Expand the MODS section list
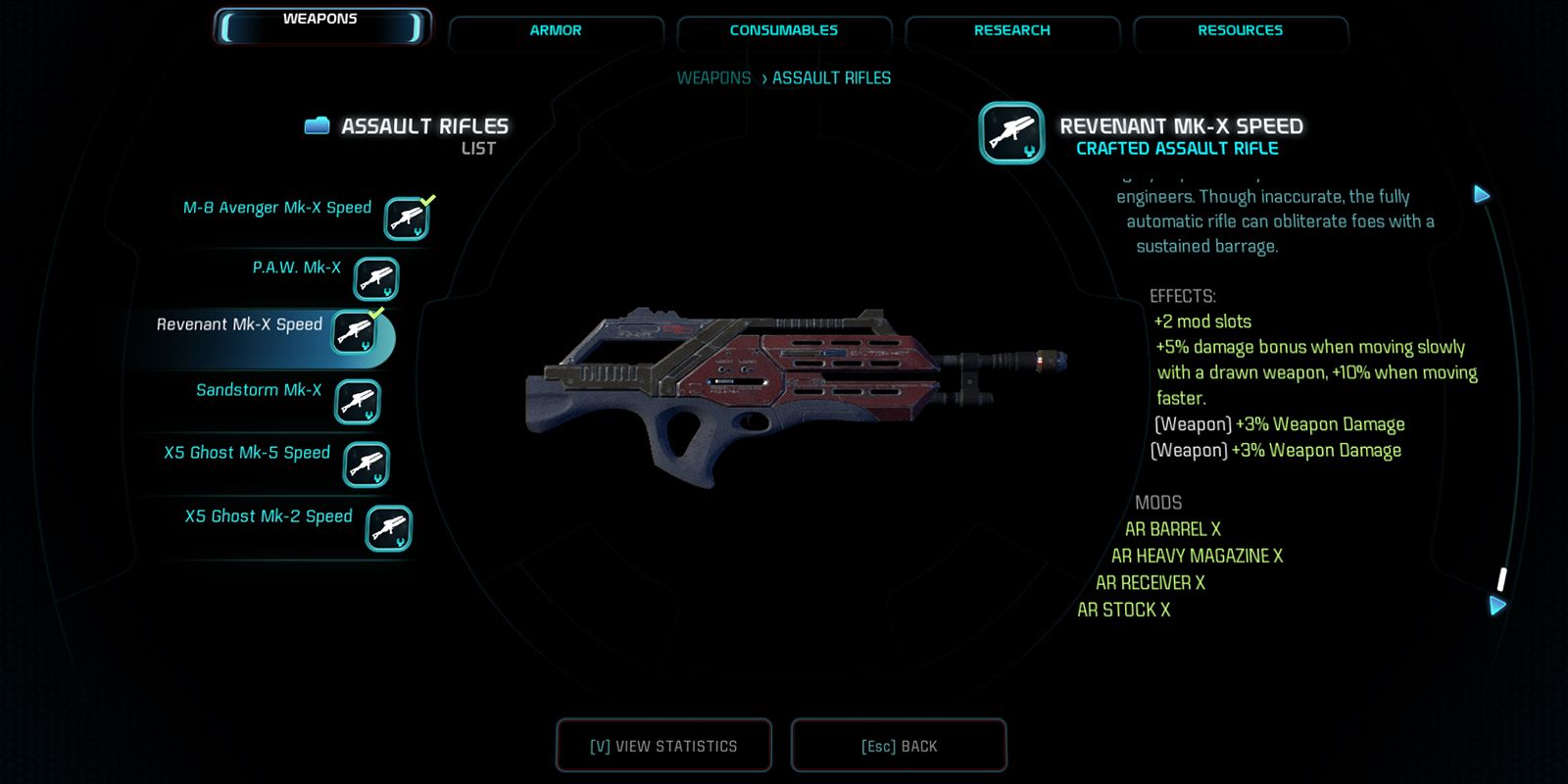This screenshot has width=1568, height=784. tap(1159, 502)
